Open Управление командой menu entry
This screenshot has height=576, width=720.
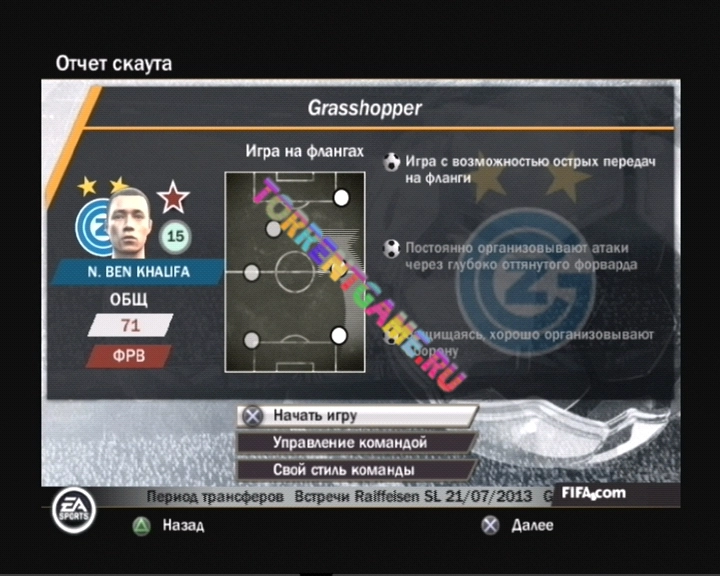pyautogui.click(x=357, y=442)
